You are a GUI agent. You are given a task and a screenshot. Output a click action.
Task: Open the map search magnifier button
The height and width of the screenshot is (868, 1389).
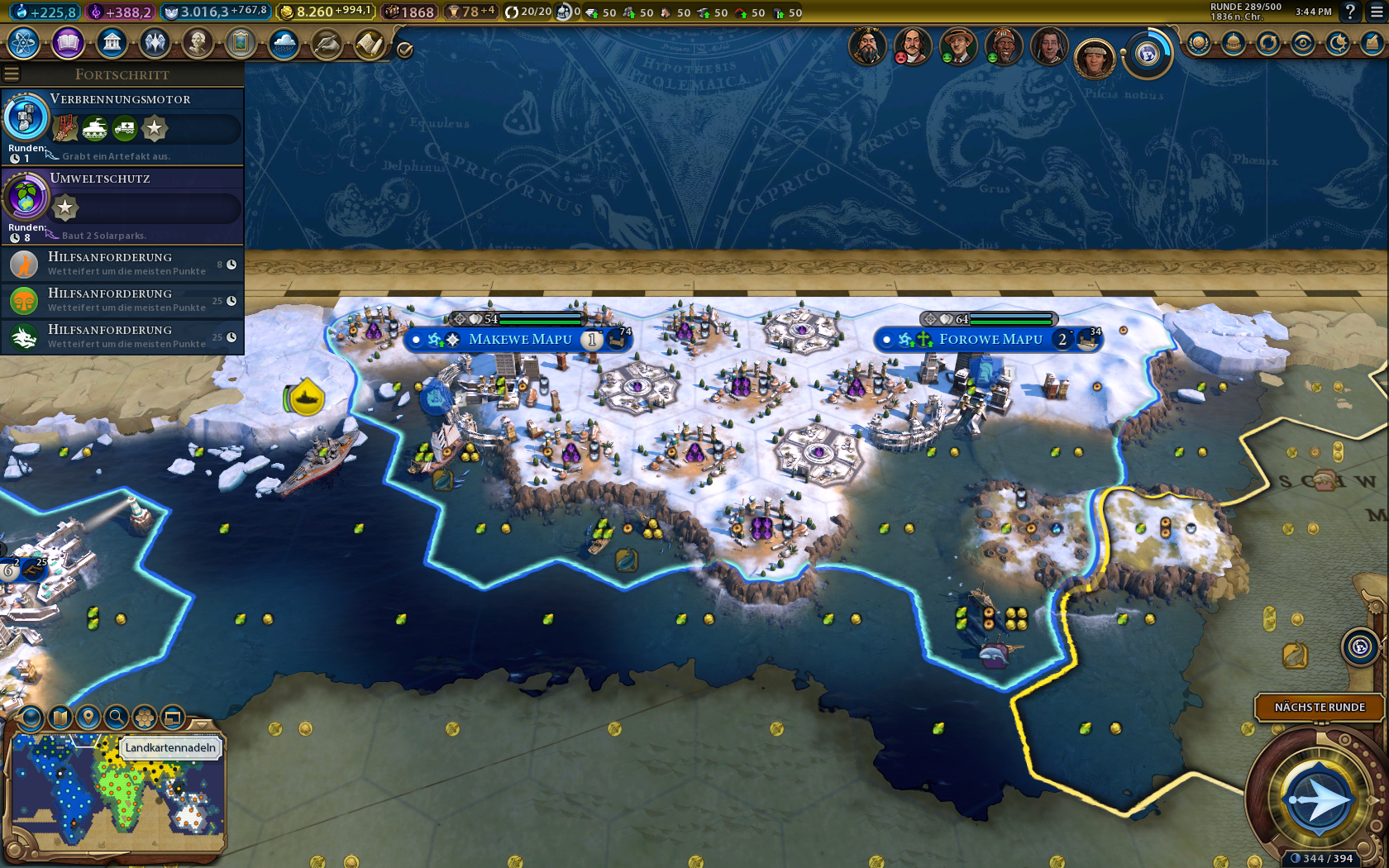click(x=117, y=717)
